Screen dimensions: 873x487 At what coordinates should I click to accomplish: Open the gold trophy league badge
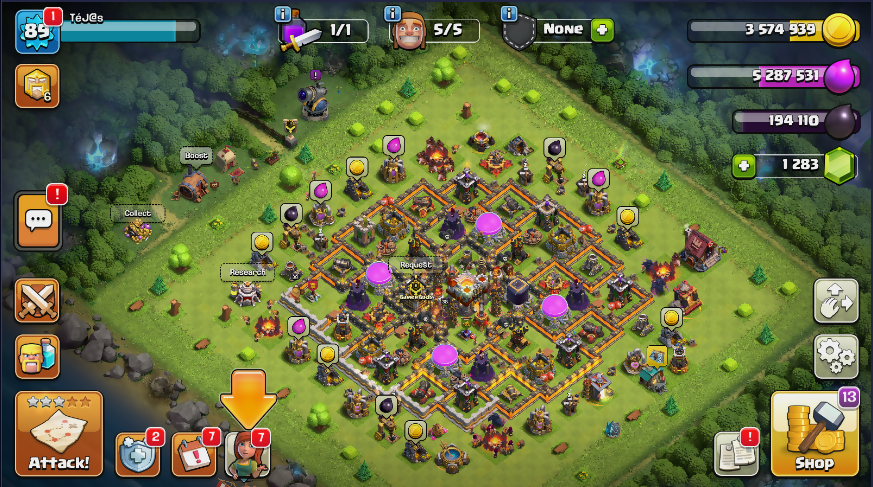coord(36,86)
